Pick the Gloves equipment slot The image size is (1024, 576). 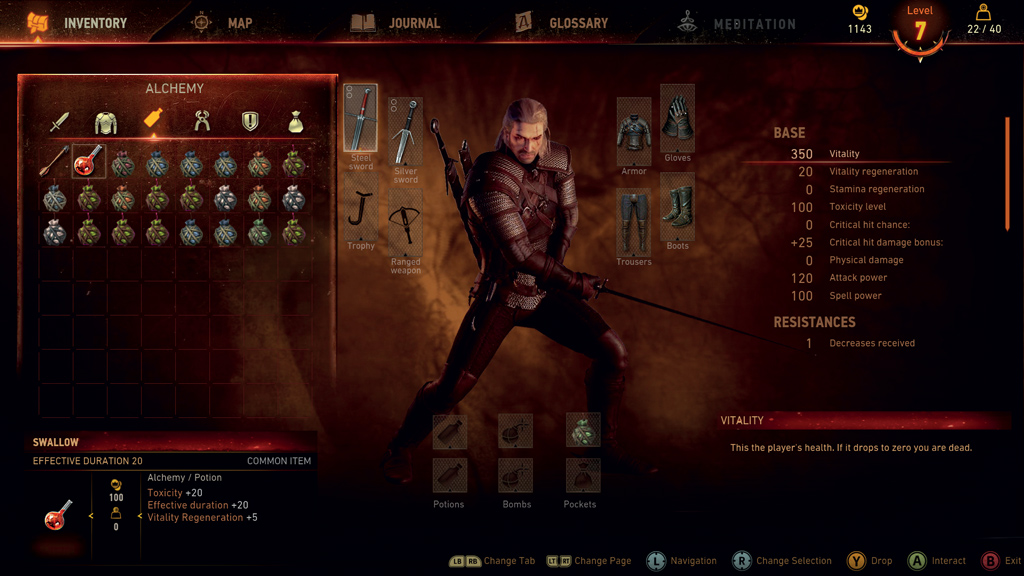(x=677, y=118)
